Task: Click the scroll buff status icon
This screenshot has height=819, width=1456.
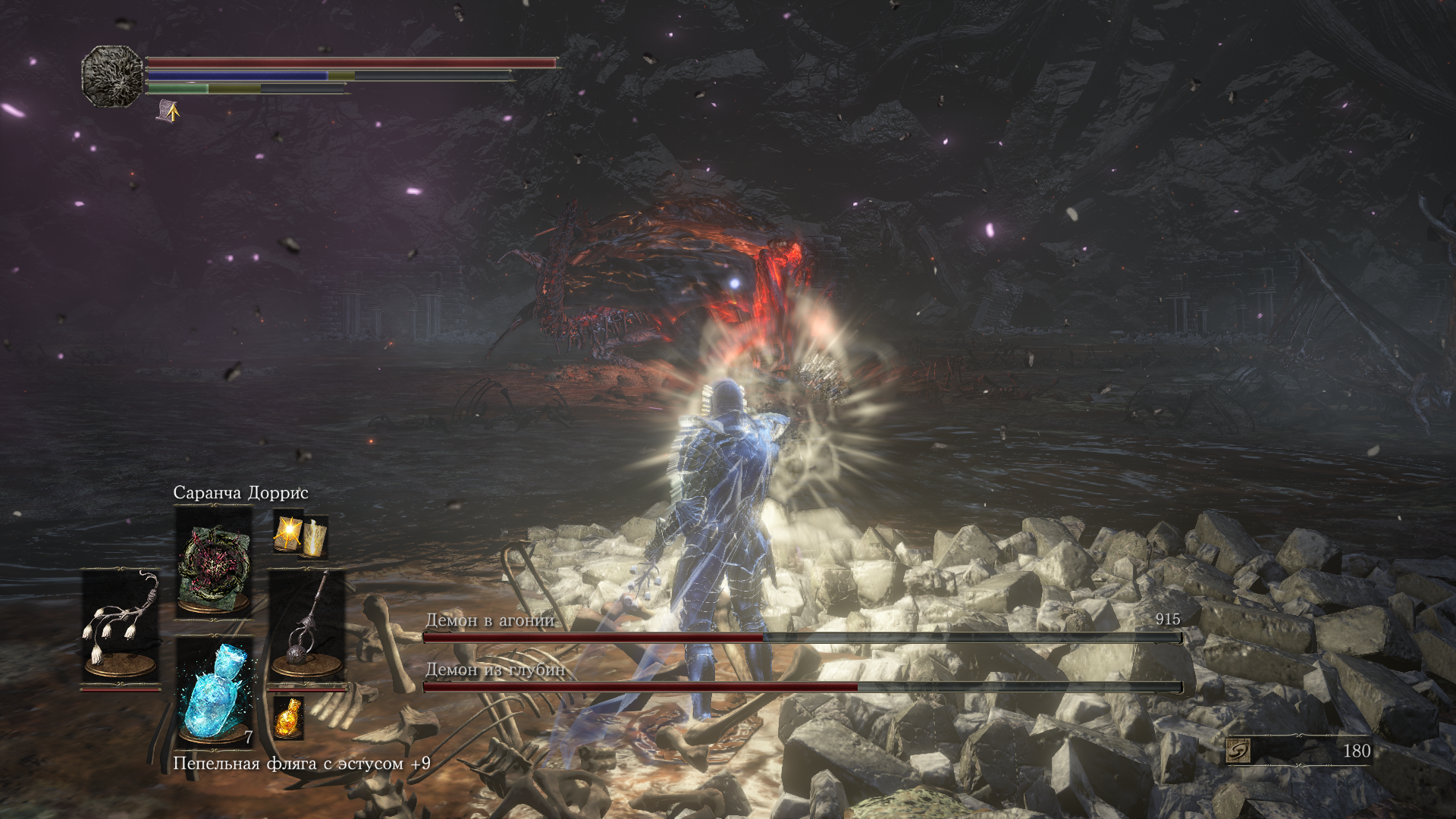Action: tap(168, 111)
